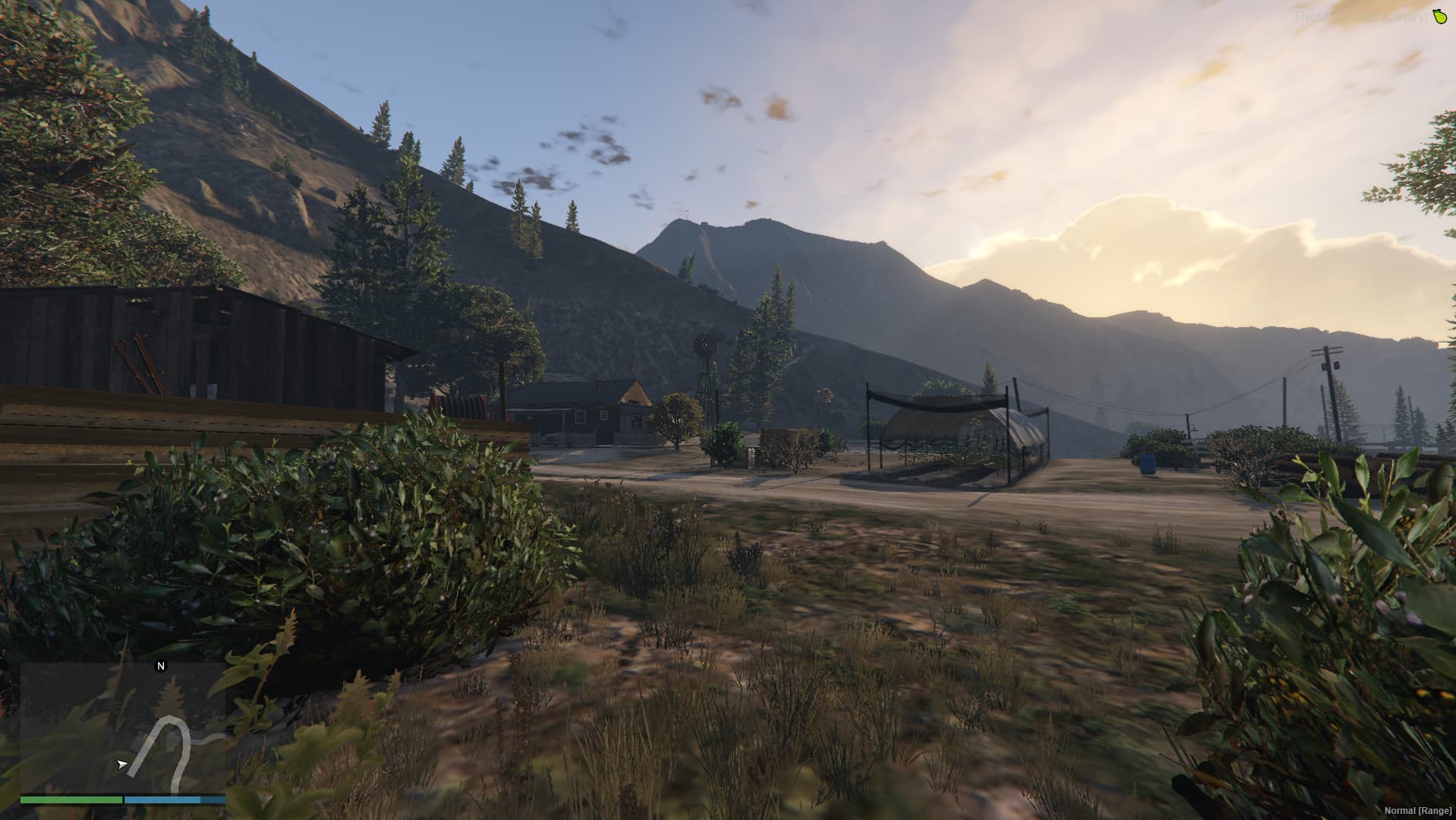Select the north compass marker on minimap
The height and width of the screenshot is (820, 1456).
[160, 666]
